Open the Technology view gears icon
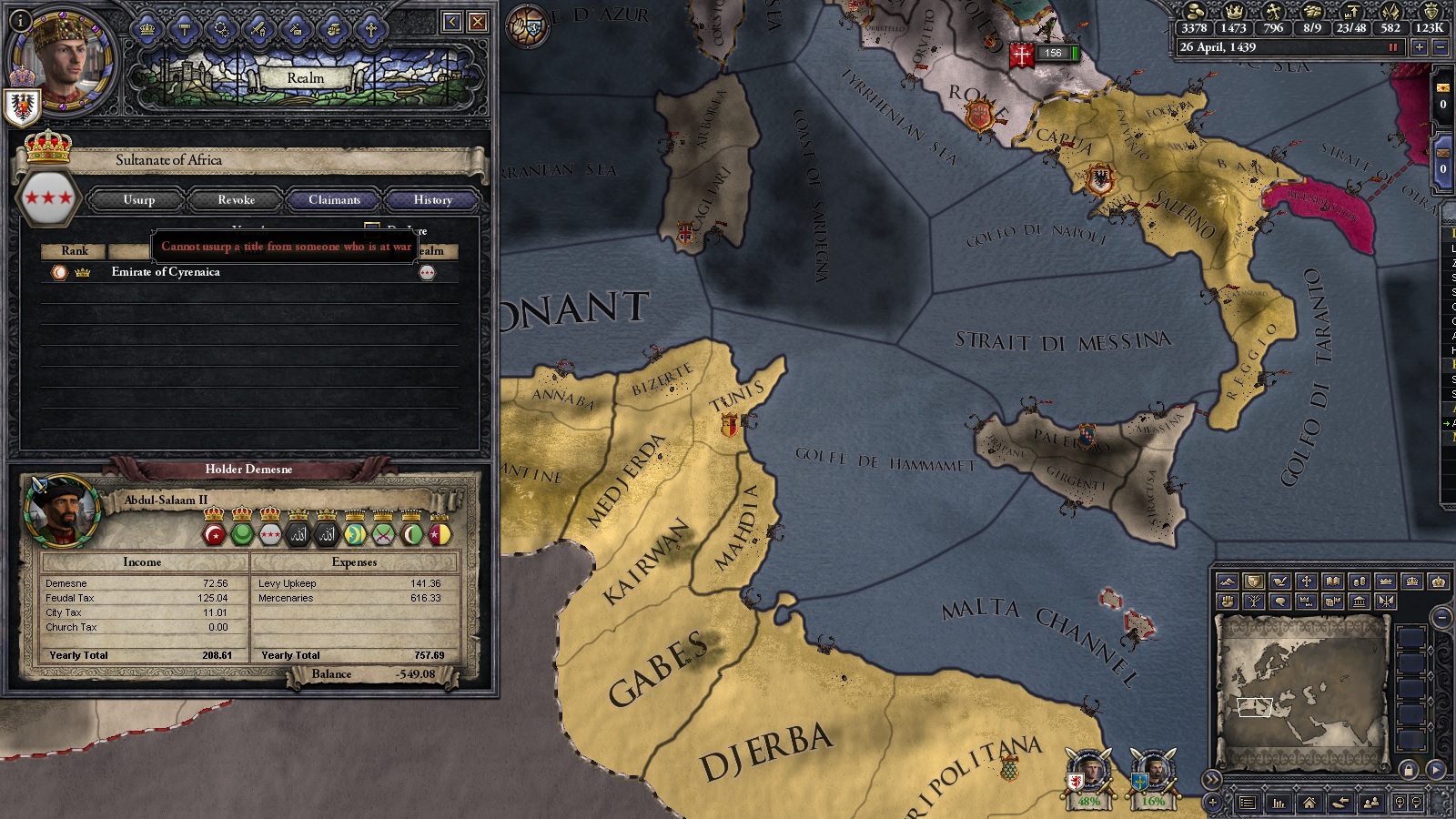The width and height of the screenshot is (1456, 819). [220, 29]
